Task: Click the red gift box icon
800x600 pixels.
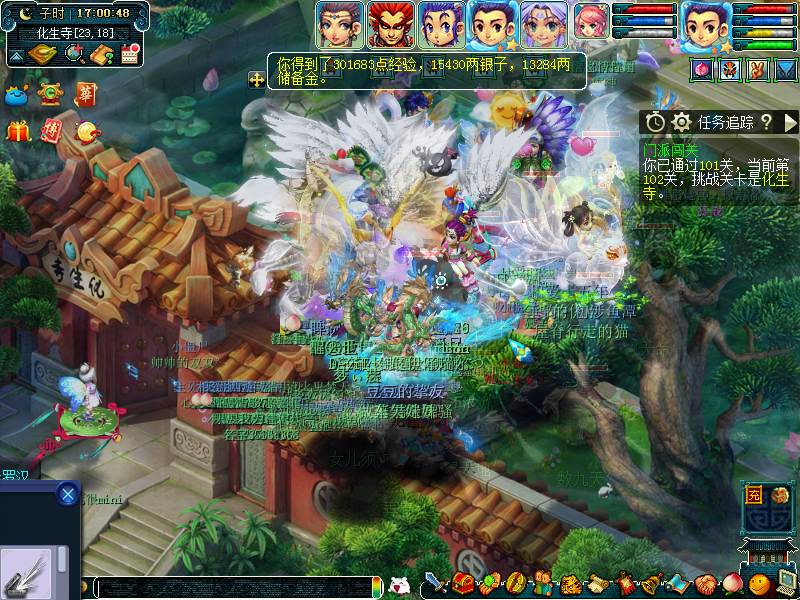Action: [18, 130]
